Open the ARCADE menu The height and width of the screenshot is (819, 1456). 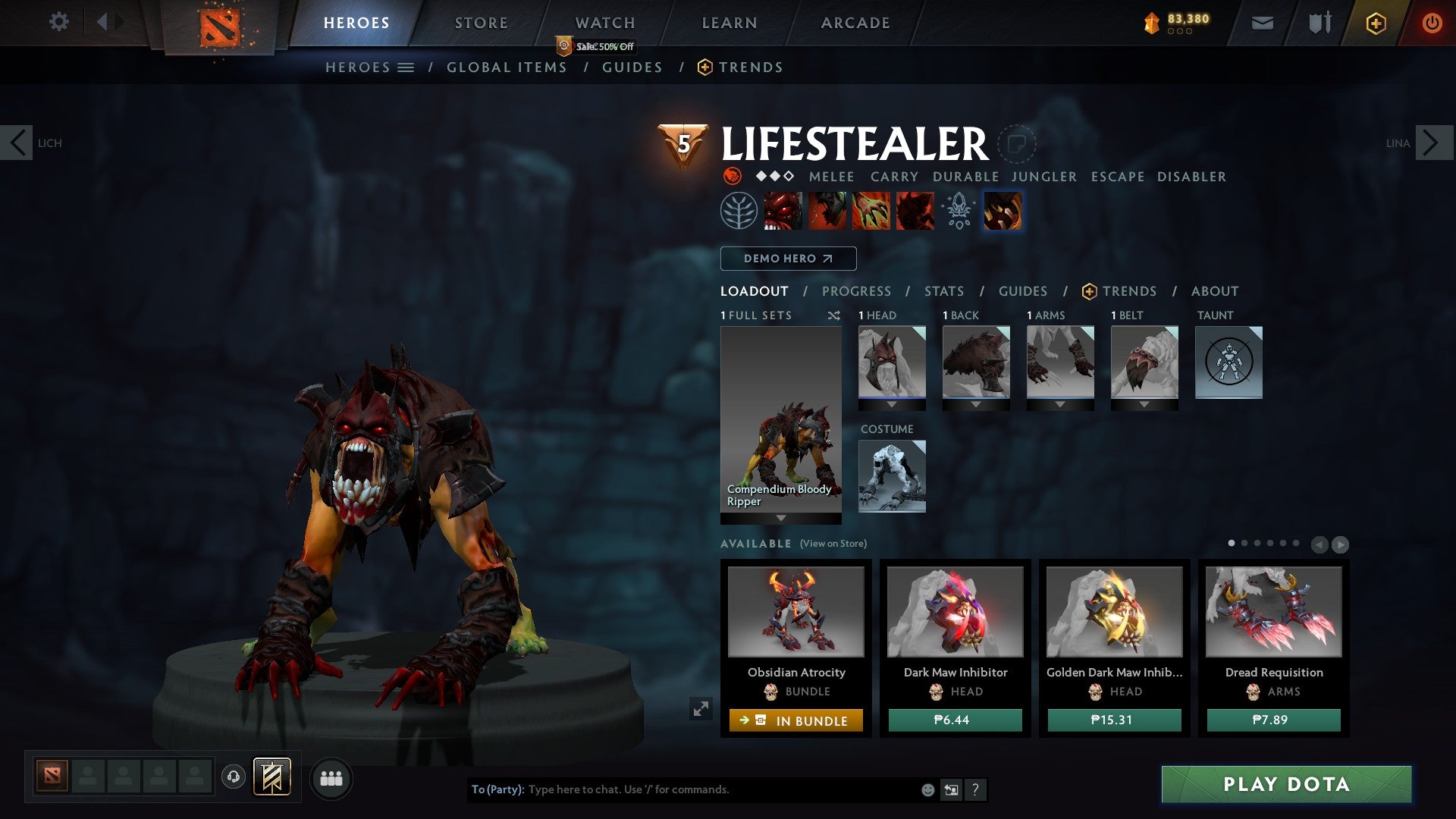855,23
